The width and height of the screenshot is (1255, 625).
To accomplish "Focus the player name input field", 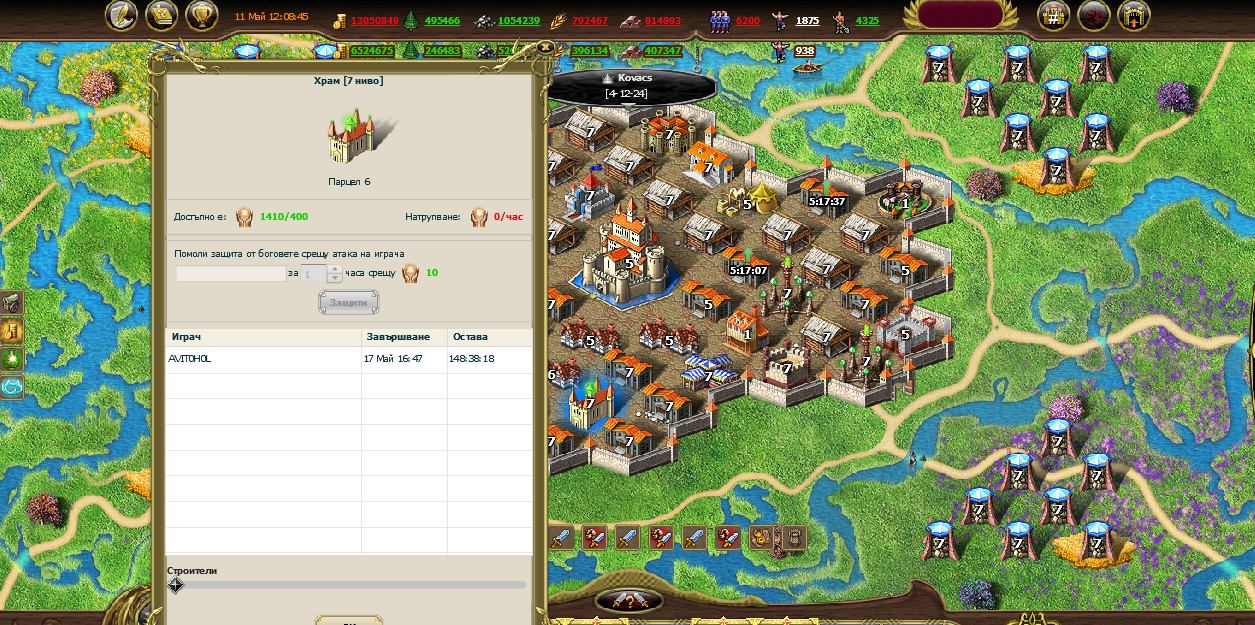I will [x=231, y=273].
